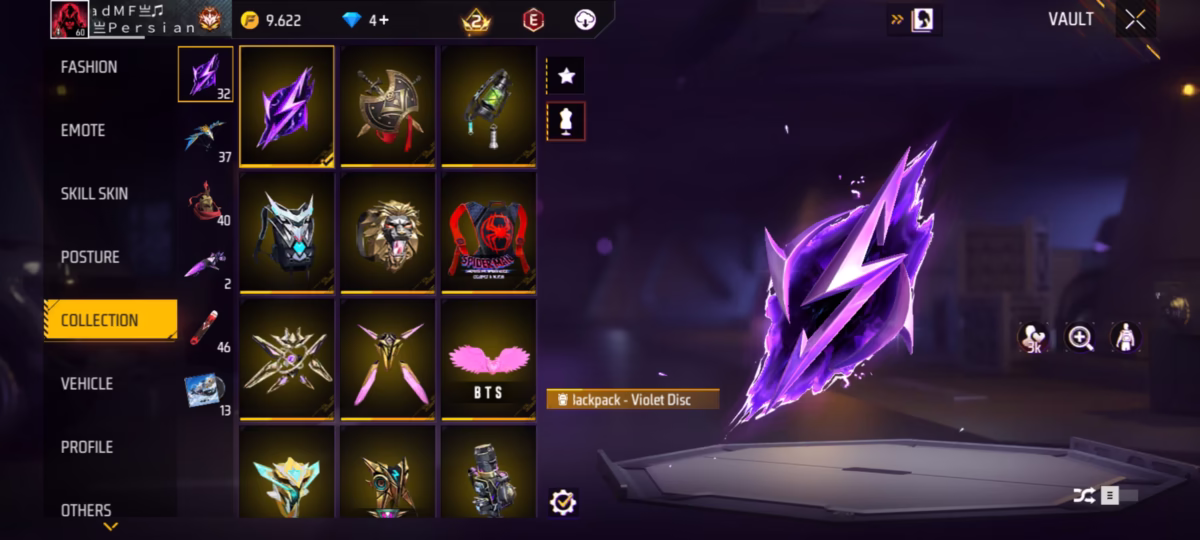Viewport: 1200px width, 540px height.
Task: Show favorites with the star filter
Action: pos(566,75)
